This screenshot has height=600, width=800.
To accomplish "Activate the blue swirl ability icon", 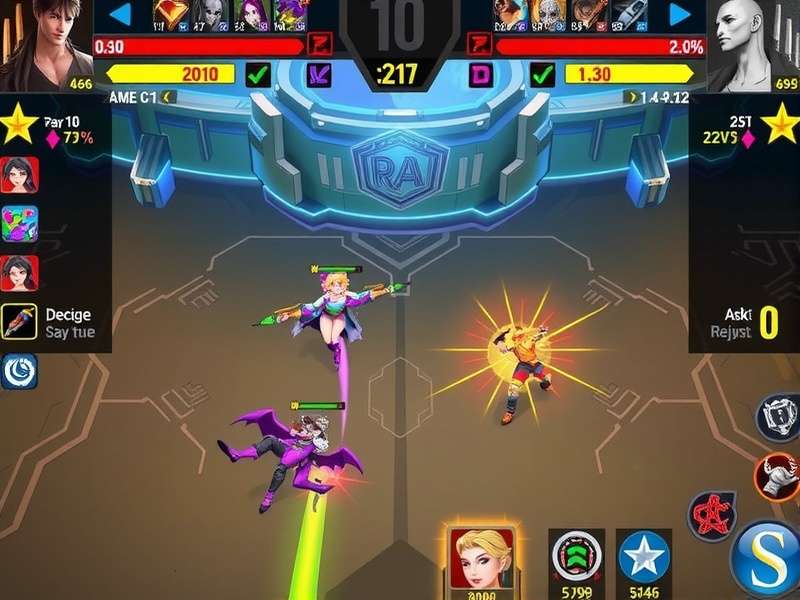I will click(19, 370).
